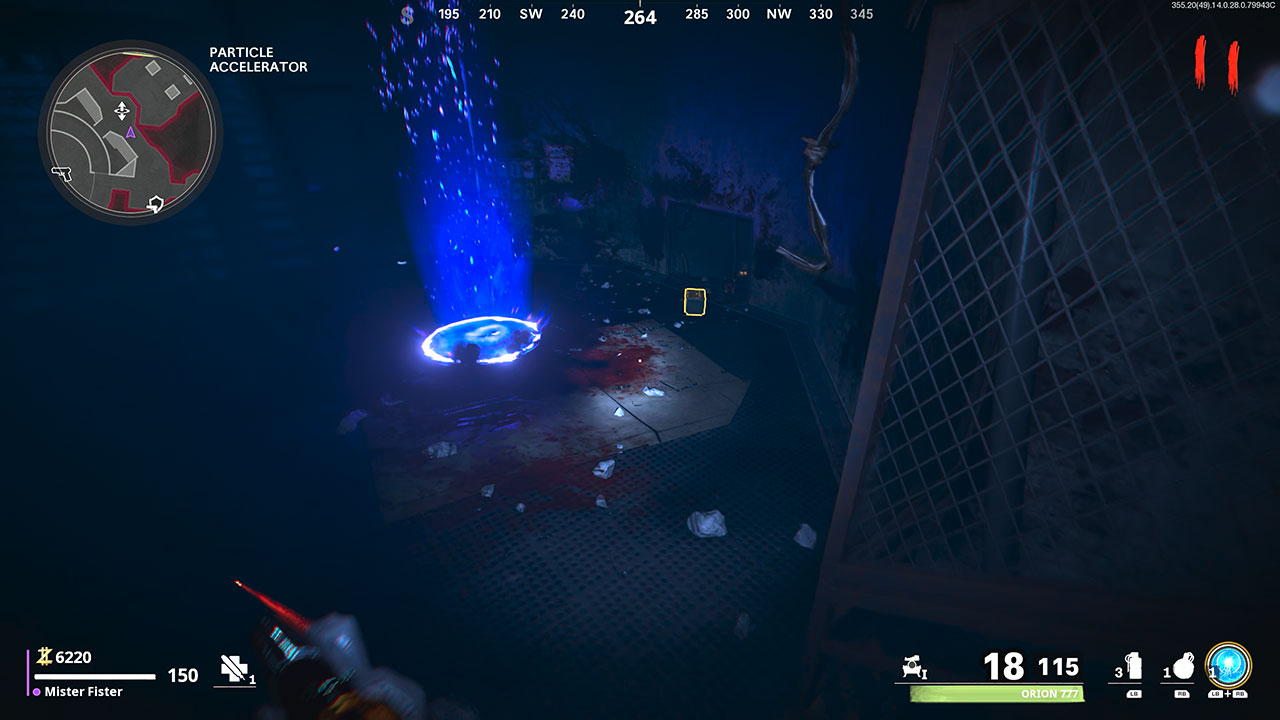The width and height of the screenshot is (1280, 720).
Task: Click the green ORION 777 weapon progress bar
Action: [996, 692]
